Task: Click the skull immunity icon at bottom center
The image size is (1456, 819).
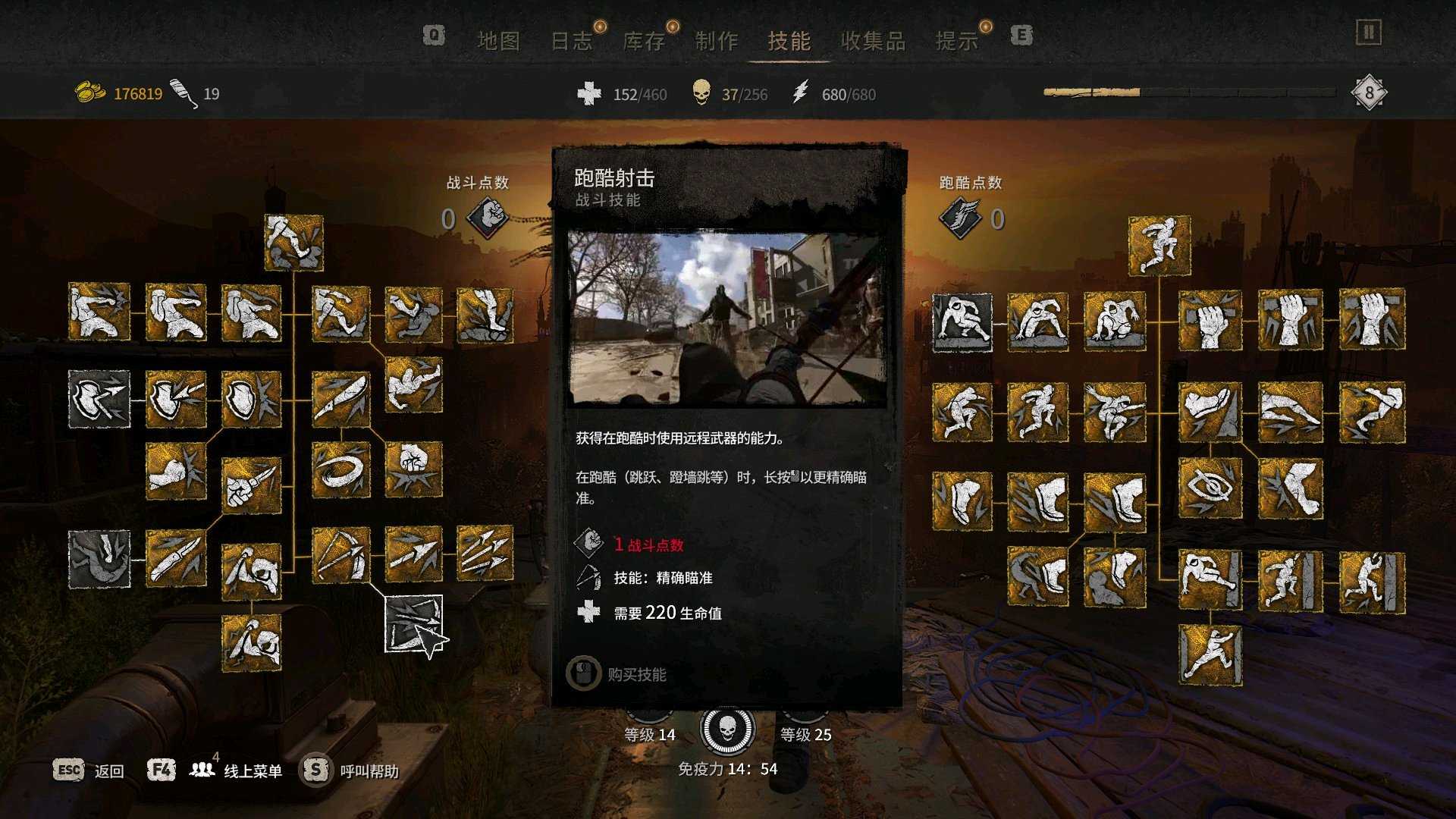Action: (x=728, y=730)
